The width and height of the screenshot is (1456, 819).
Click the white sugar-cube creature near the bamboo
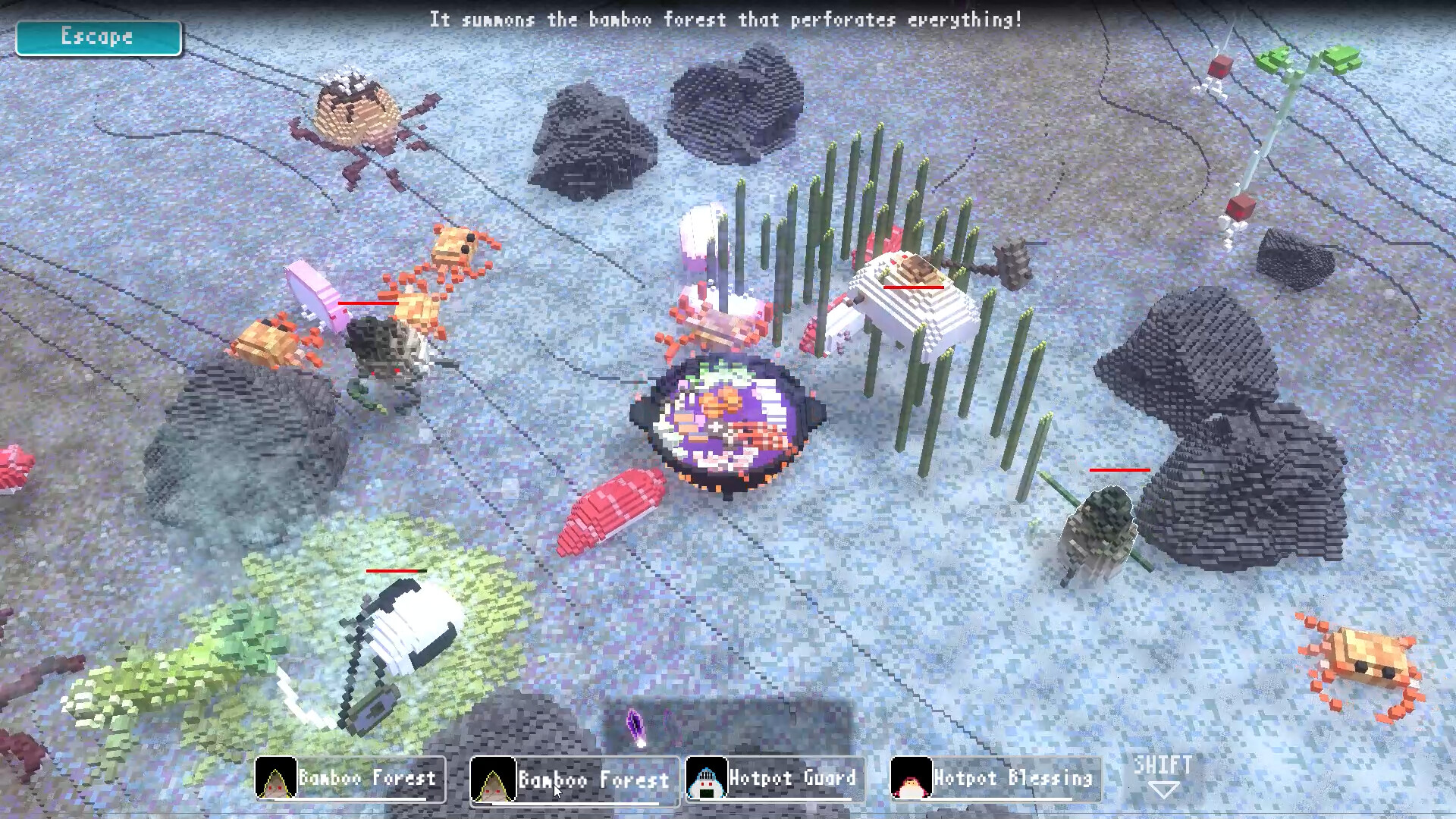[x=910, y=303]
